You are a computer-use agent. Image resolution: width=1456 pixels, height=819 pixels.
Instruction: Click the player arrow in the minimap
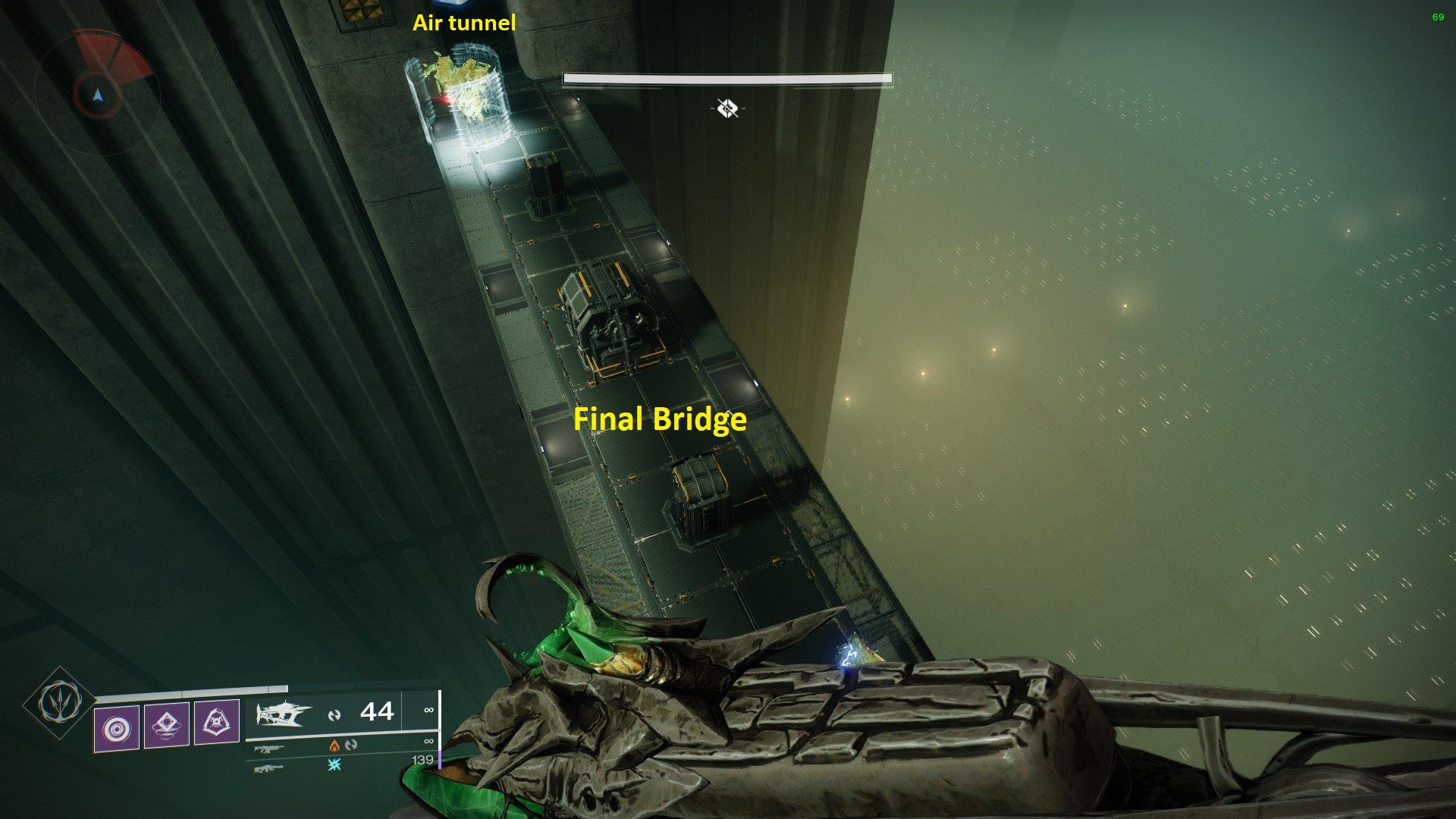pos(97,96)
